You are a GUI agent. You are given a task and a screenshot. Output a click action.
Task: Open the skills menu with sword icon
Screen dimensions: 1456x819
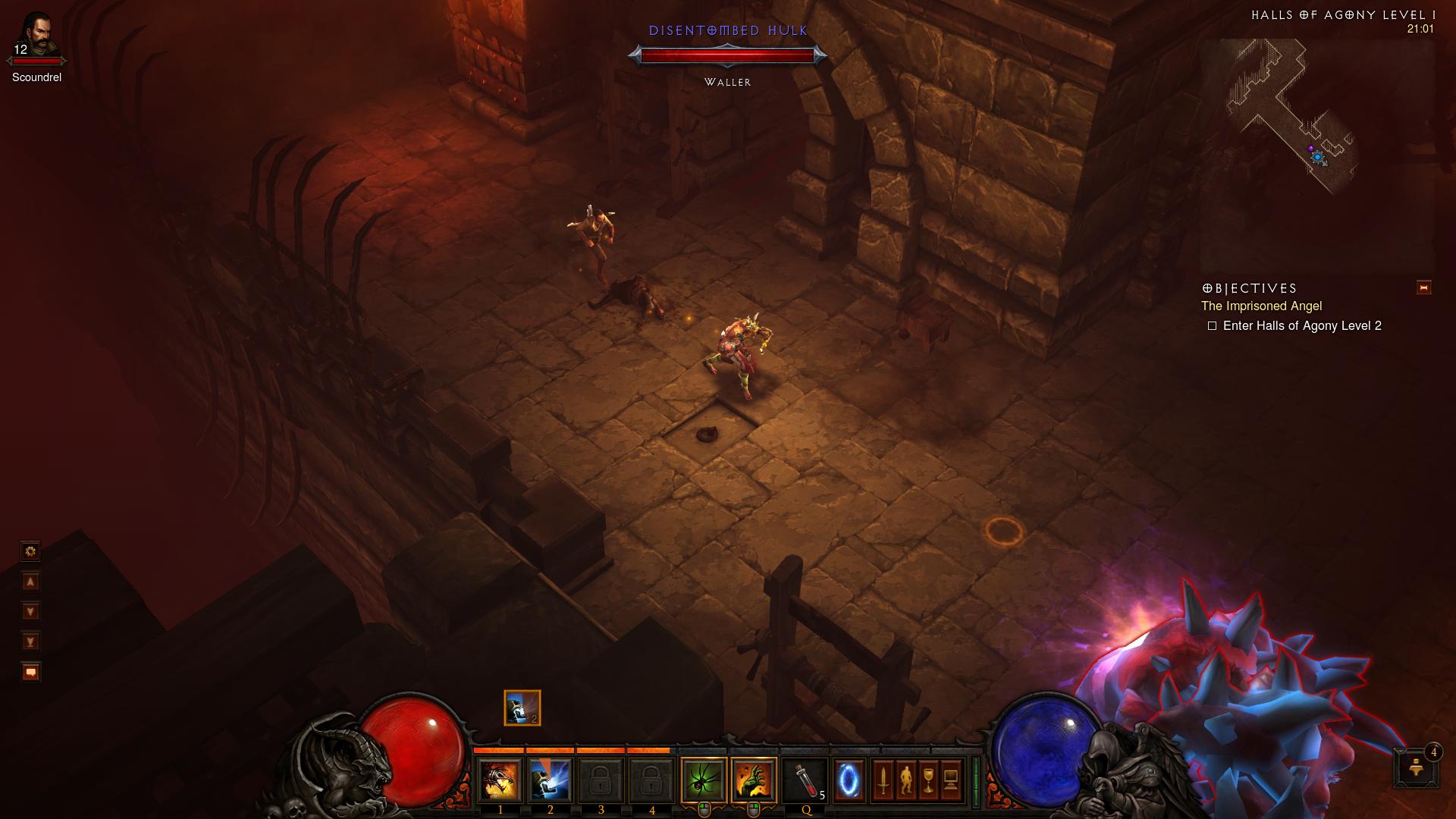pos(883,780)
